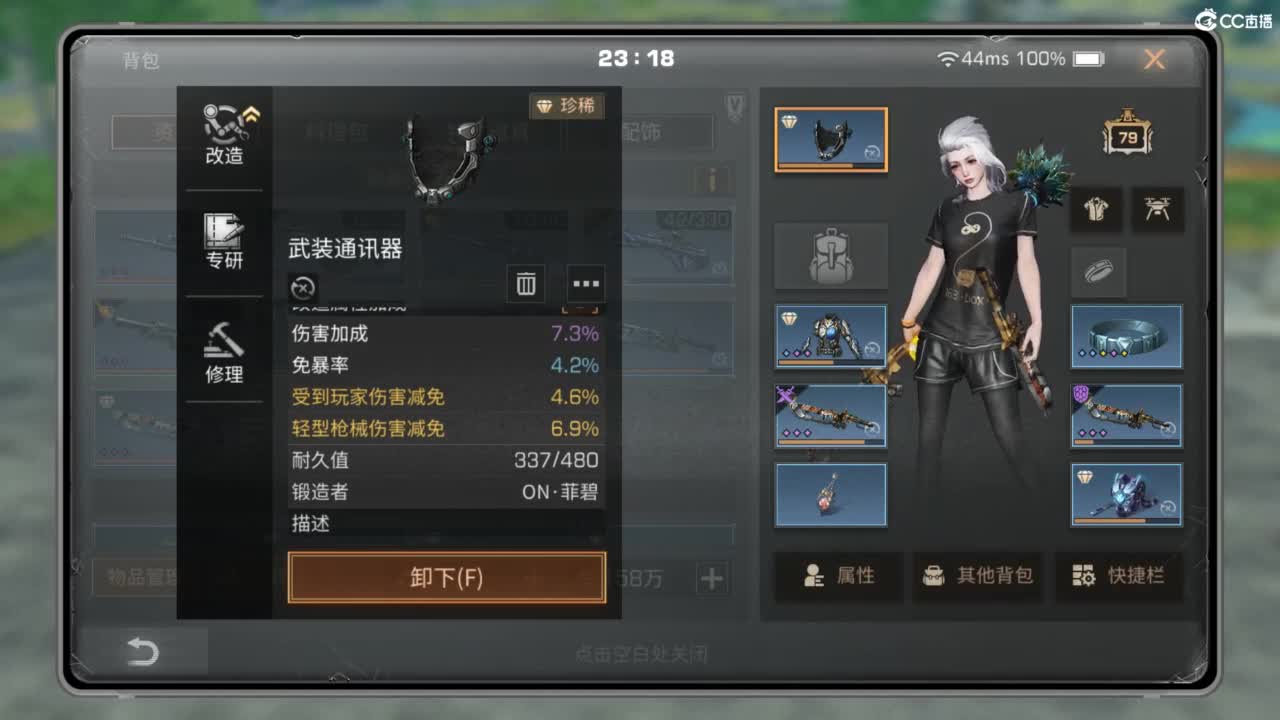Click the drone equipment slot icon
Viewport: 1280px width, 720px height.
[1157, 210]
